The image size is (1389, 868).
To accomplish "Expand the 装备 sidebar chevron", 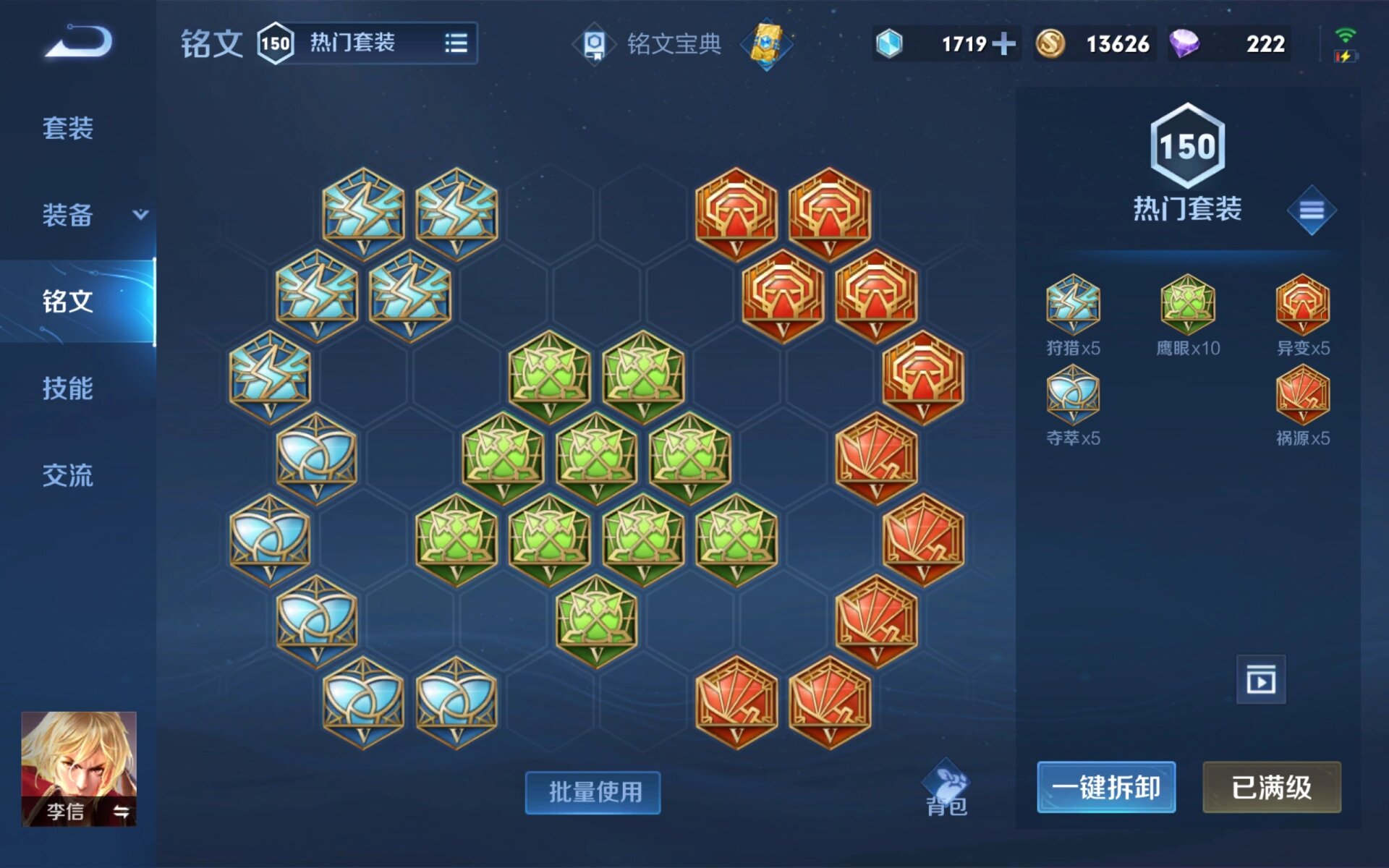I will pyautogui.click(x=140, y=215).
